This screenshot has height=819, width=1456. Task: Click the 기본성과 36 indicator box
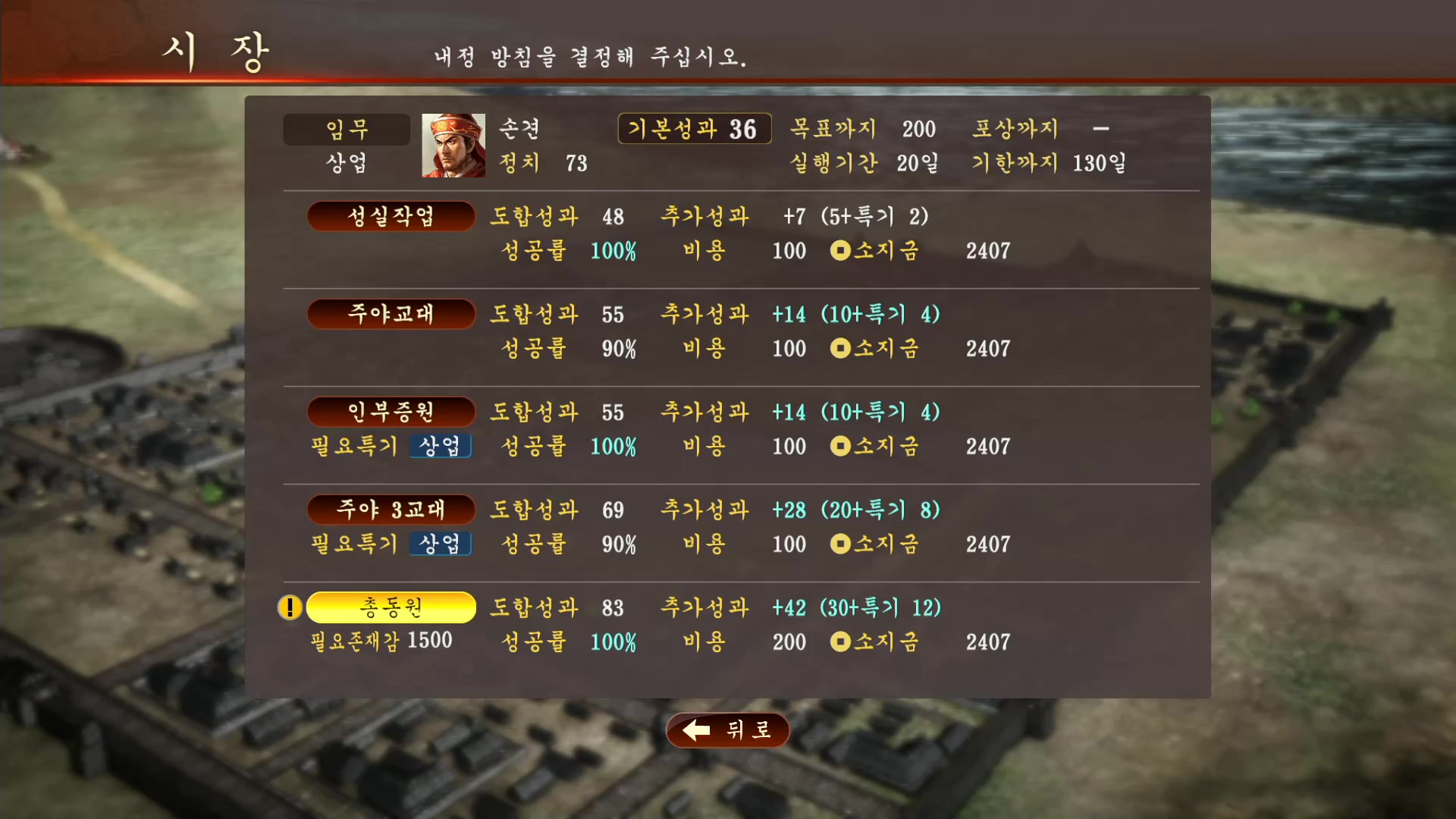694,128
